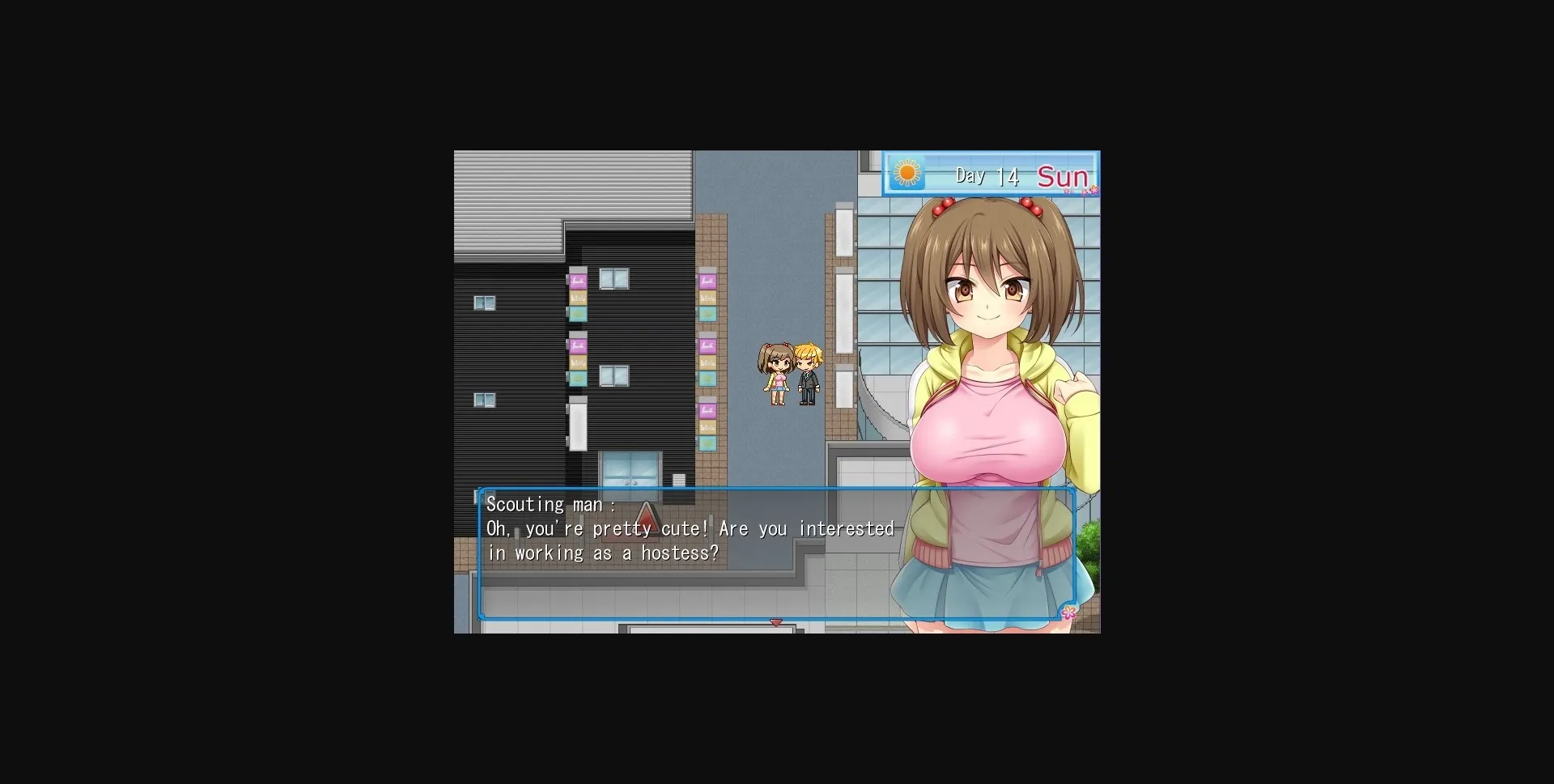Select the 'Sun' weekday label
1554x784 pixels.
1063,176
